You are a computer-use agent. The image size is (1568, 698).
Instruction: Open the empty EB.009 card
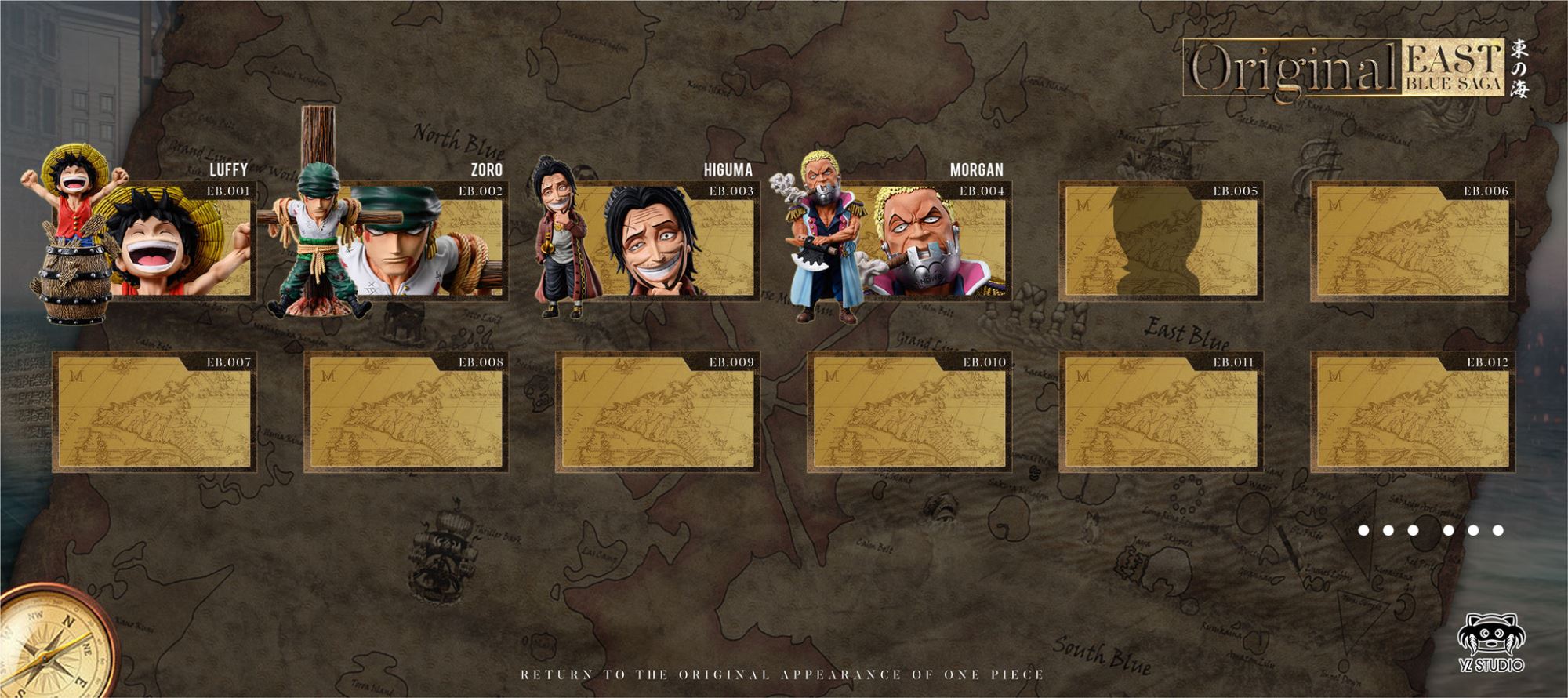657,413
